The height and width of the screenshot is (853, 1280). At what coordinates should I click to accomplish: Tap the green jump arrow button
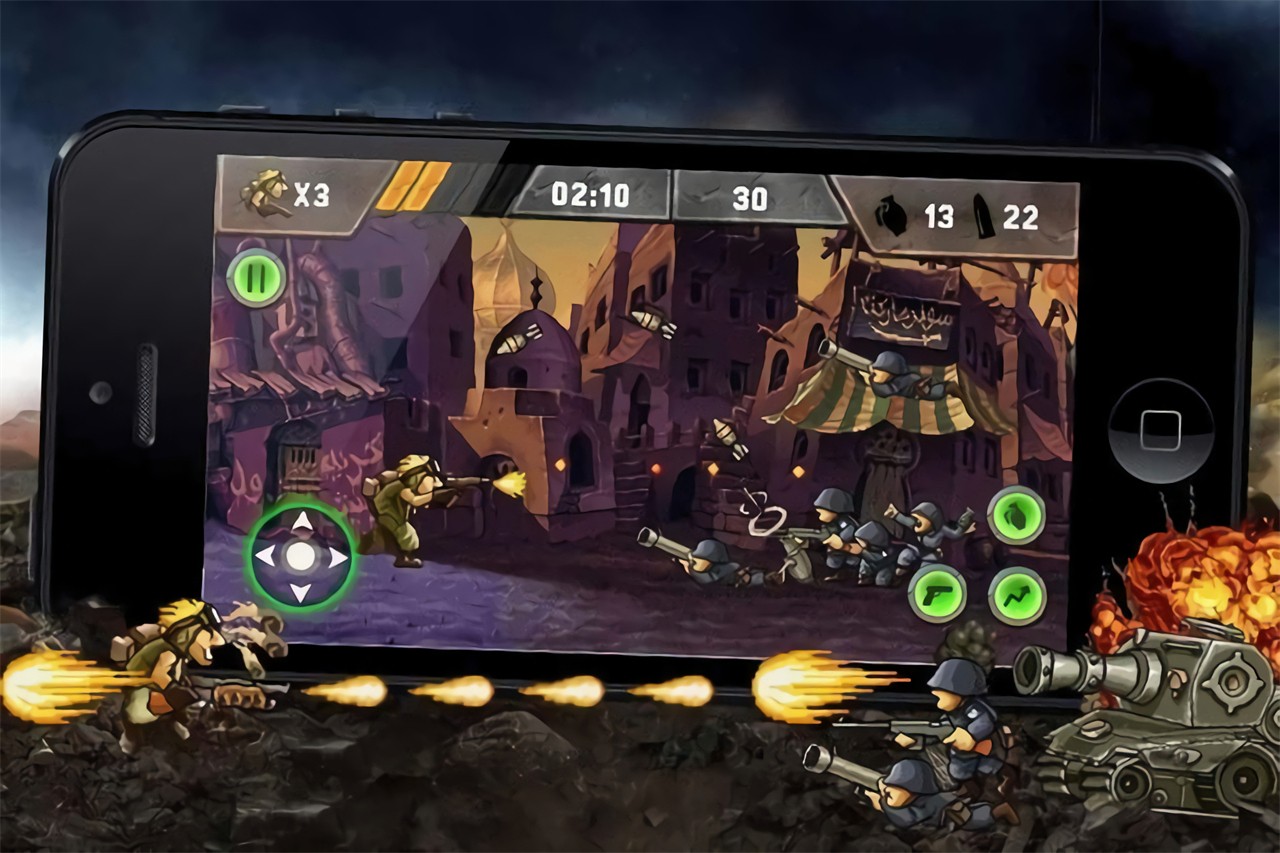point(1017,595)
